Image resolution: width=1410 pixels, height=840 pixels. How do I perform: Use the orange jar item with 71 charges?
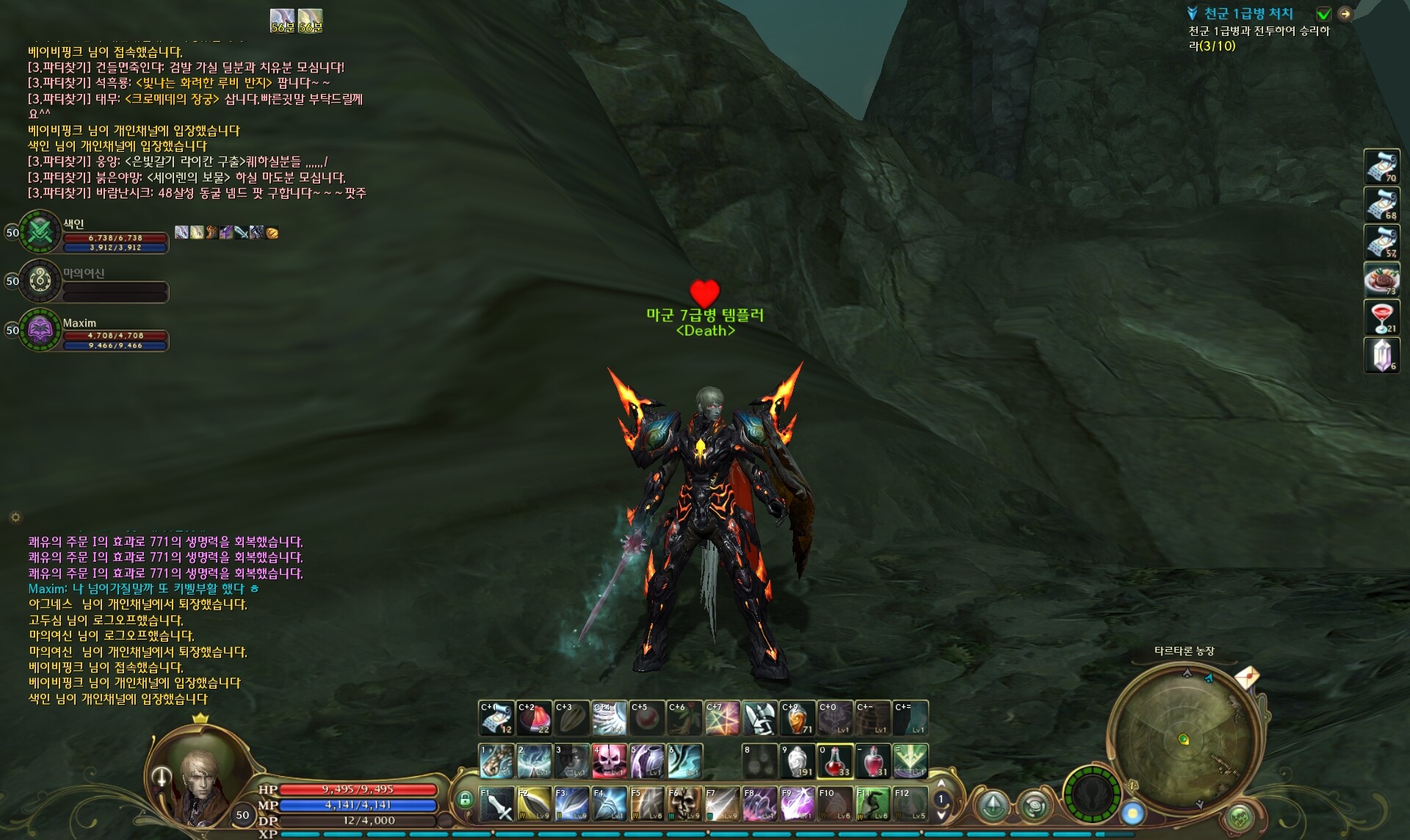(x=798, y=718)
